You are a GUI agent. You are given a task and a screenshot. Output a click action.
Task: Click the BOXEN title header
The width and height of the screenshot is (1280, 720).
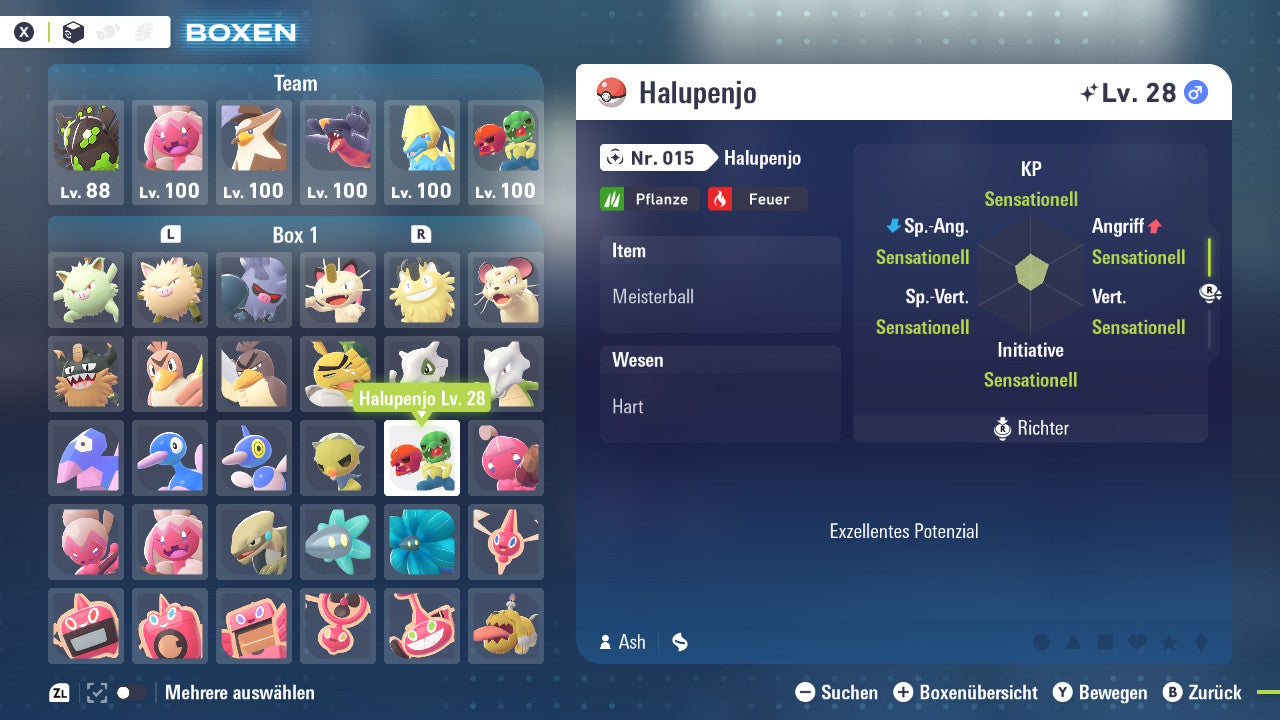pyautogui.click(x=241, y=31)
